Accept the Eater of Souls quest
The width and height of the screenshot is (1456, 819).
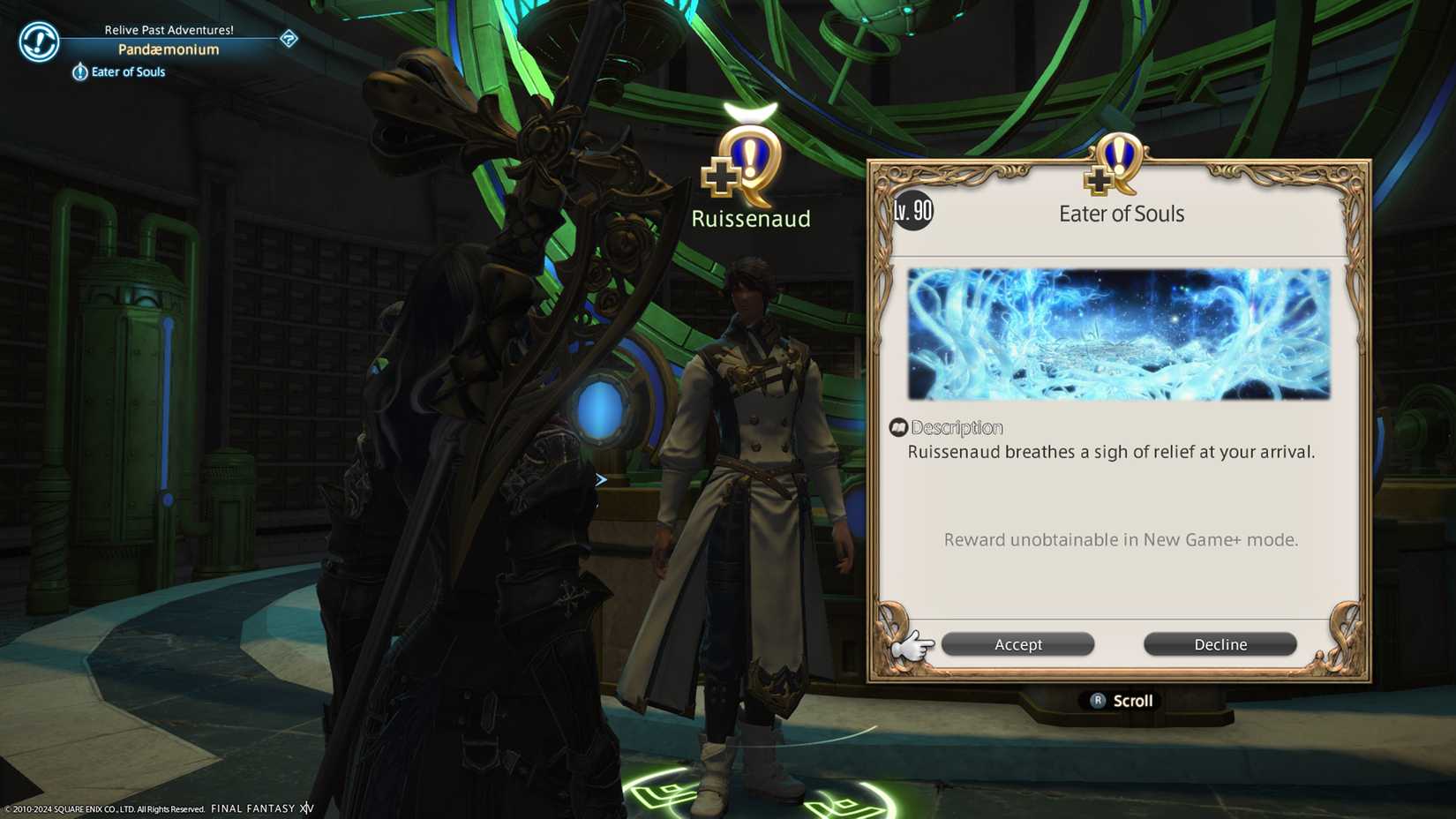point(1017,644)
